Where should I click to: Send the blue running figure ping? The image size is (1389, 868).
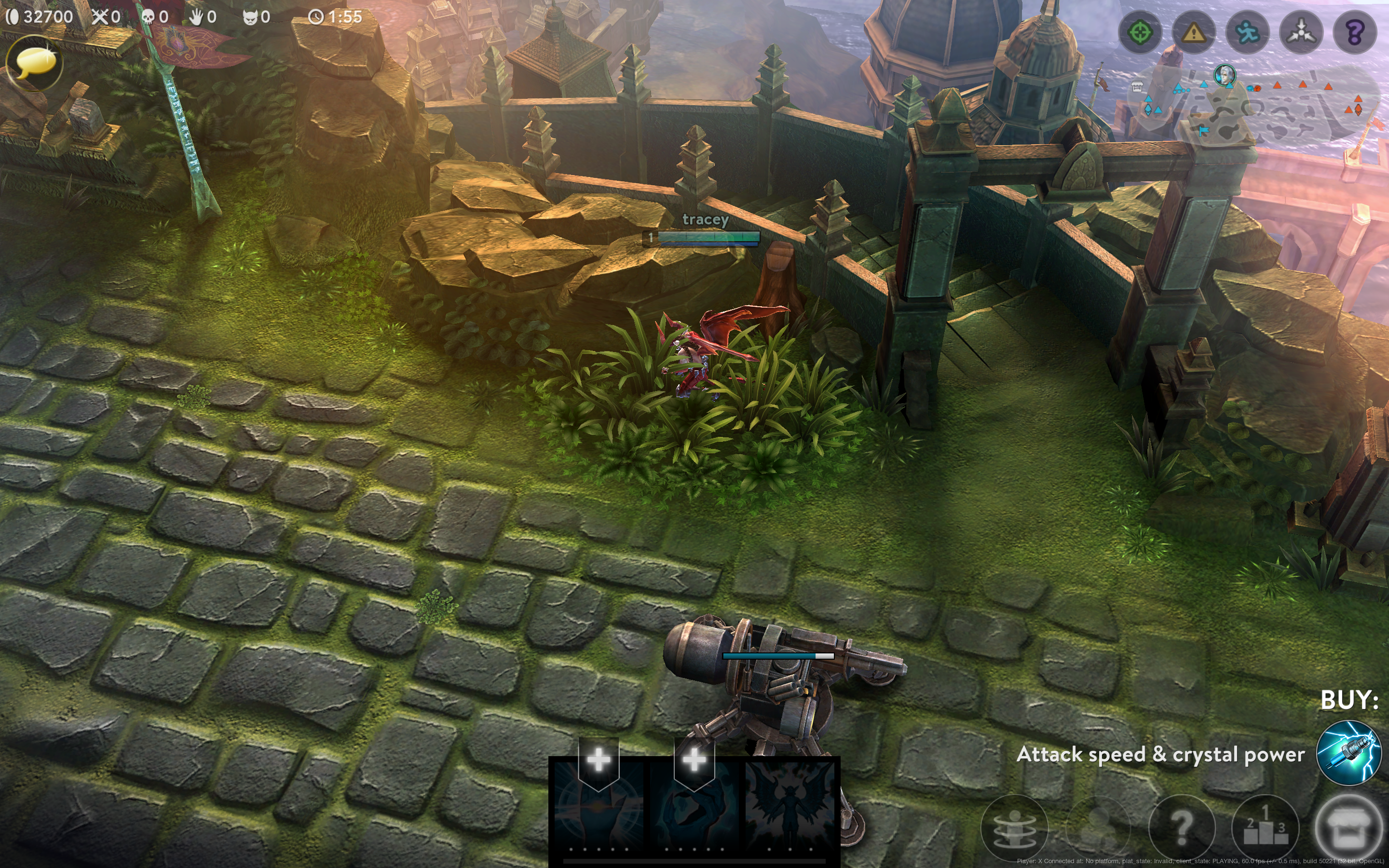(1247, 33)
